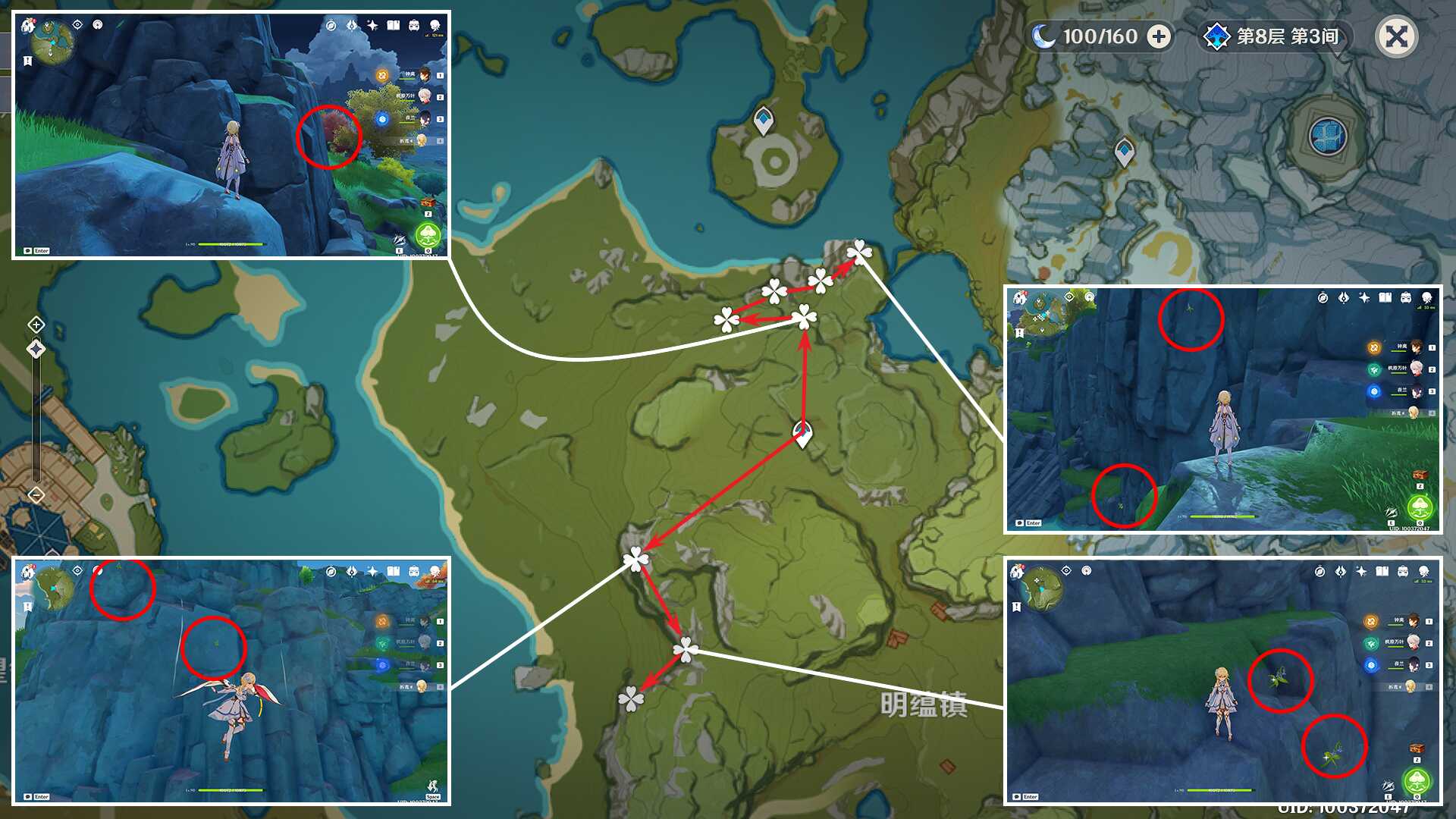Select the teleport waypoint on the northern island

[764, 120]
